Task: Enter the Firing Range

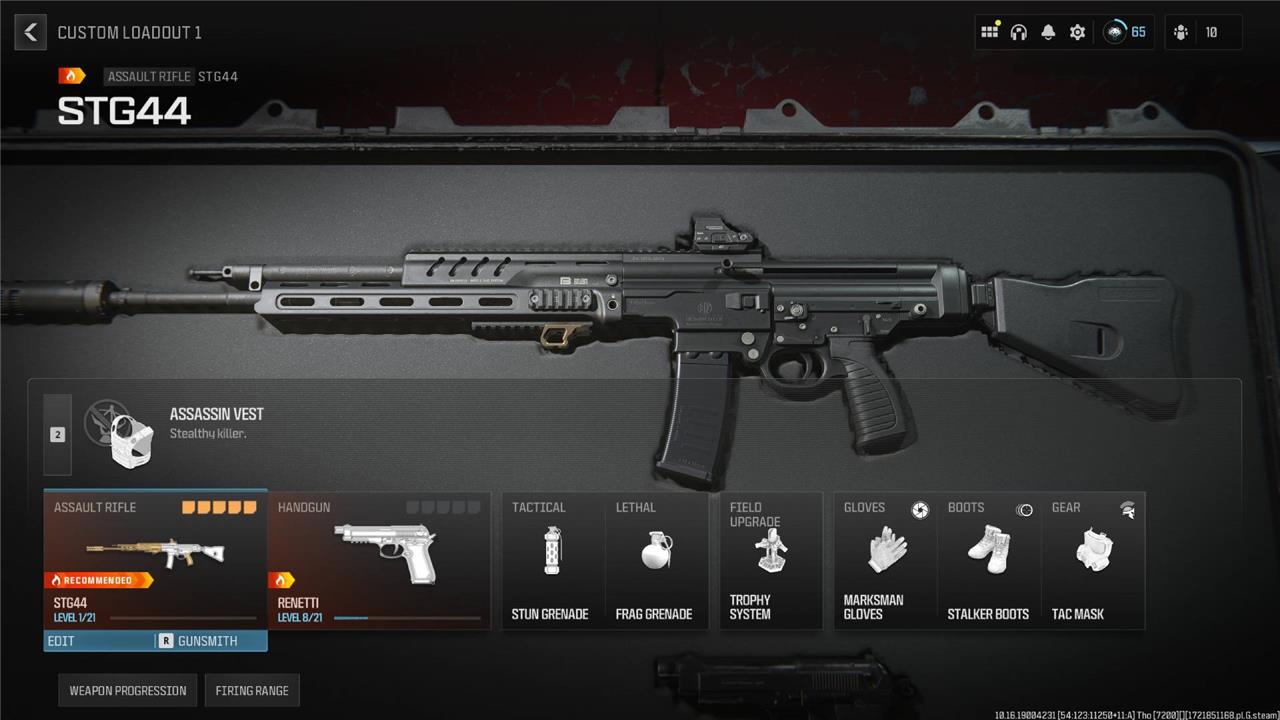Action: click(x=252, y=691)
